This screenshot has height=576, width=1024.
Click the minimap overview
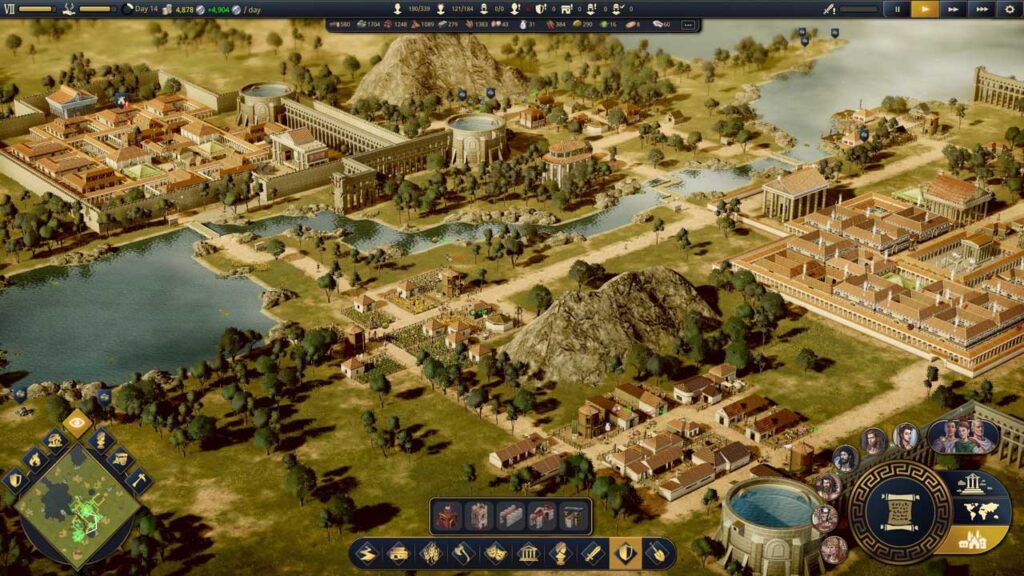coord(78,505)
